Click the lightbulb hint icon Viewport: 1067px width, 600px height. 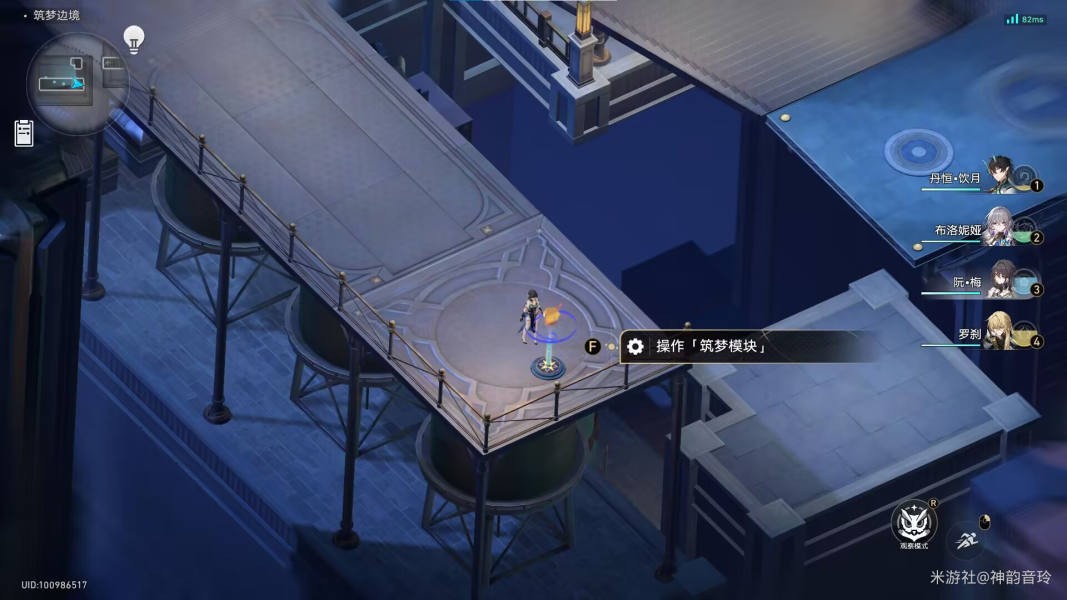pyautogui.click(x=133, y=40)
